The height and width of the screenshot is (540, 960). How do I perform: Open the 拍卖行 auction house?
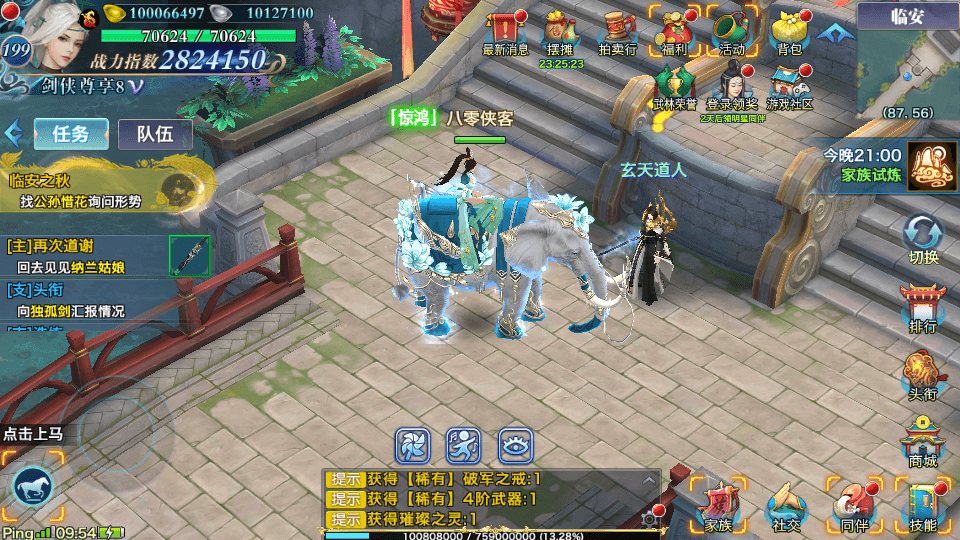coord(617,33)
